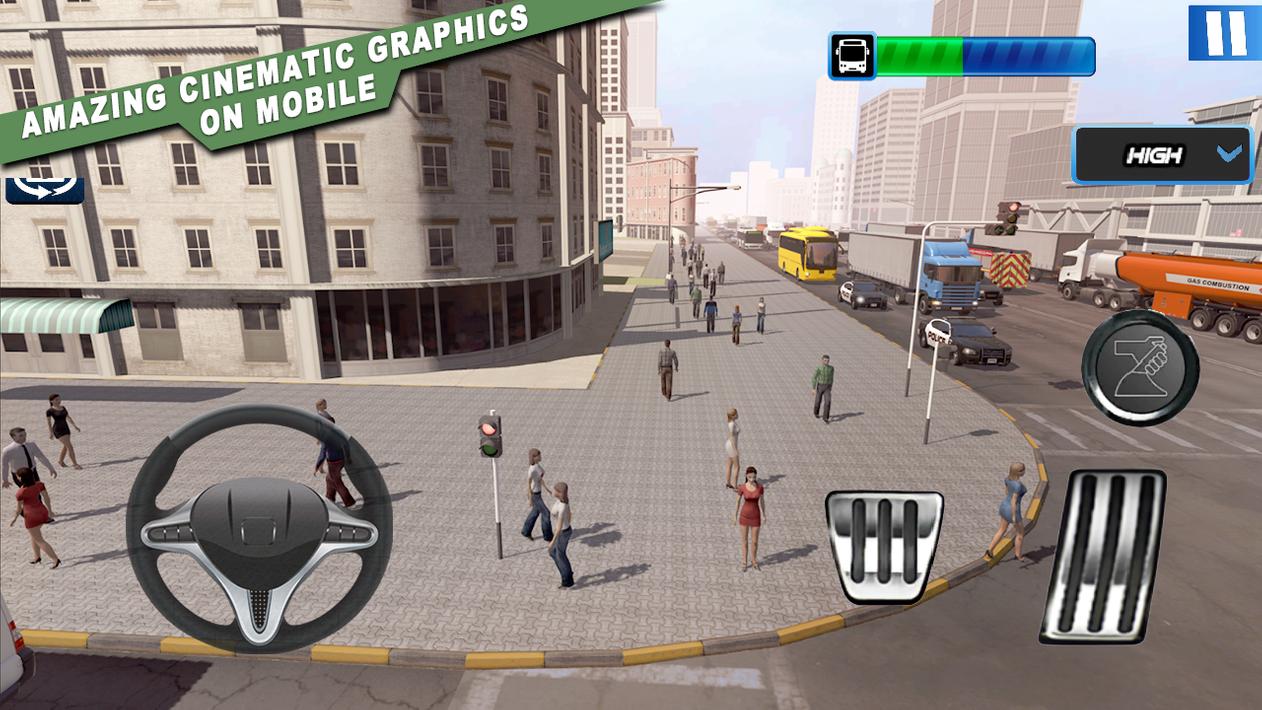The image size is (1262, 710).
Task: Step on the accelerator pedal
Action: [1103, 555]
